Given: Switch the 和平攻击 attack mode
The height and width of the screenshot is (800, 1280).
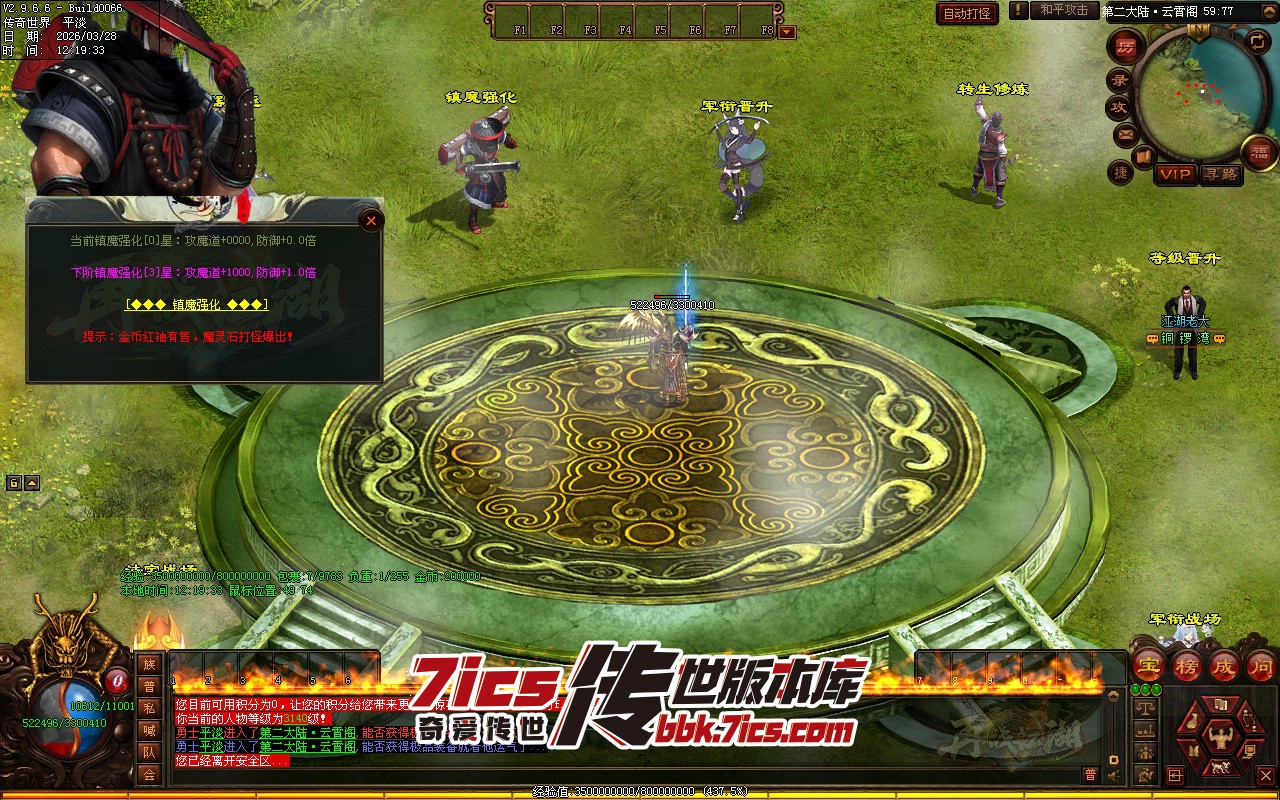Looking at the screenshot, I should pos(1063,10).
